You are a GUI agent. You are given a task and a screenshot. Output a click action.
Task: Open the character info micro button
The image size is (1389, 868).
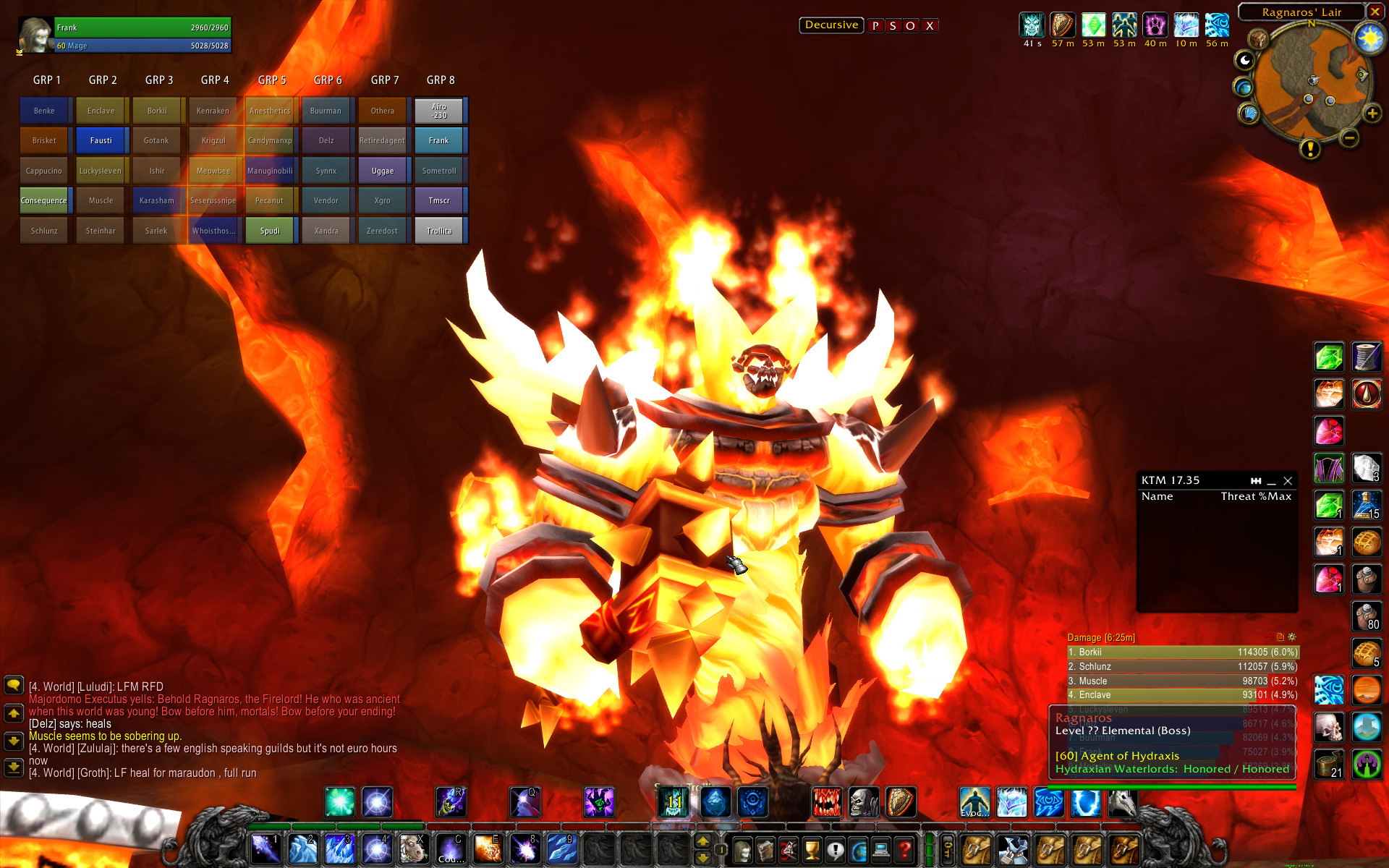click(x=742, y=850)
